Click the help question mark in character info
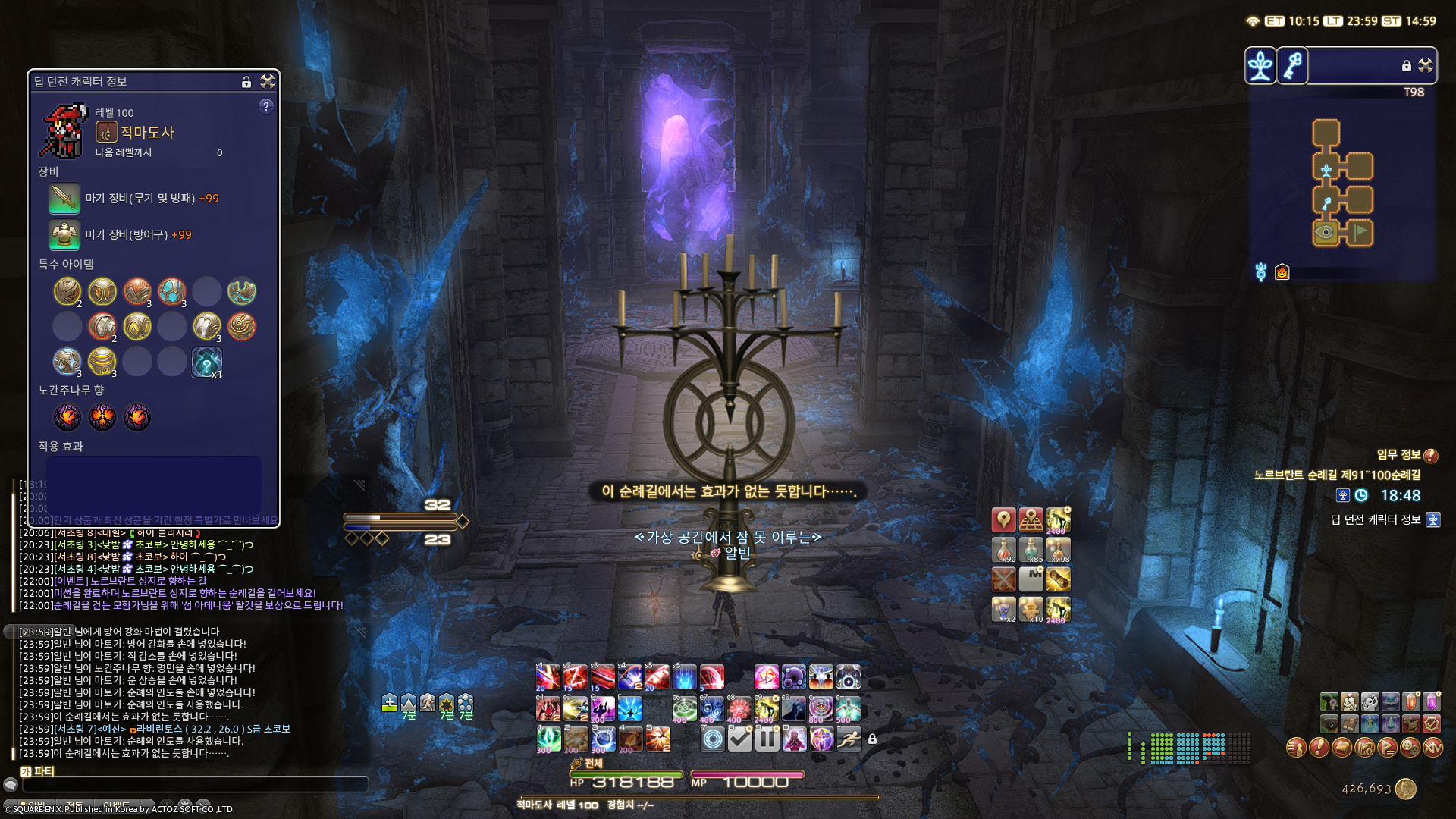 click(265, 108)
